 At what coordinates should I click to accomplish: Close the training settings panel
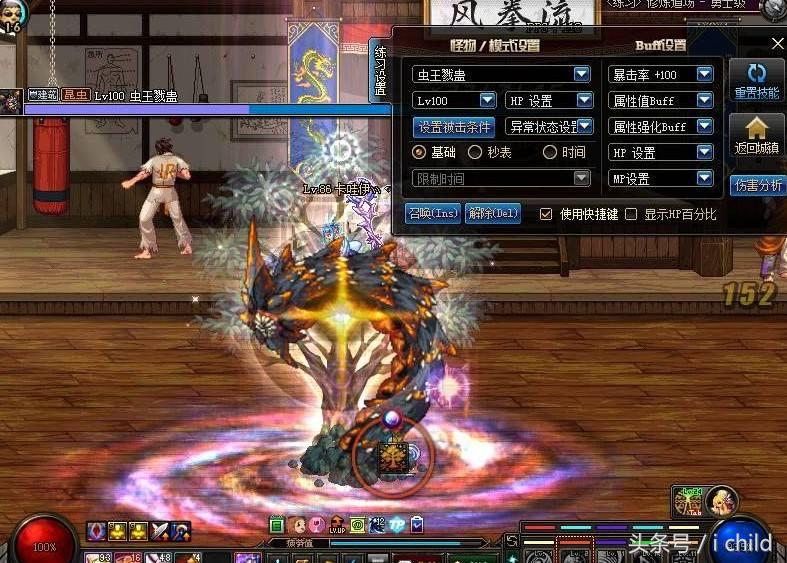[x=778, y=44]
